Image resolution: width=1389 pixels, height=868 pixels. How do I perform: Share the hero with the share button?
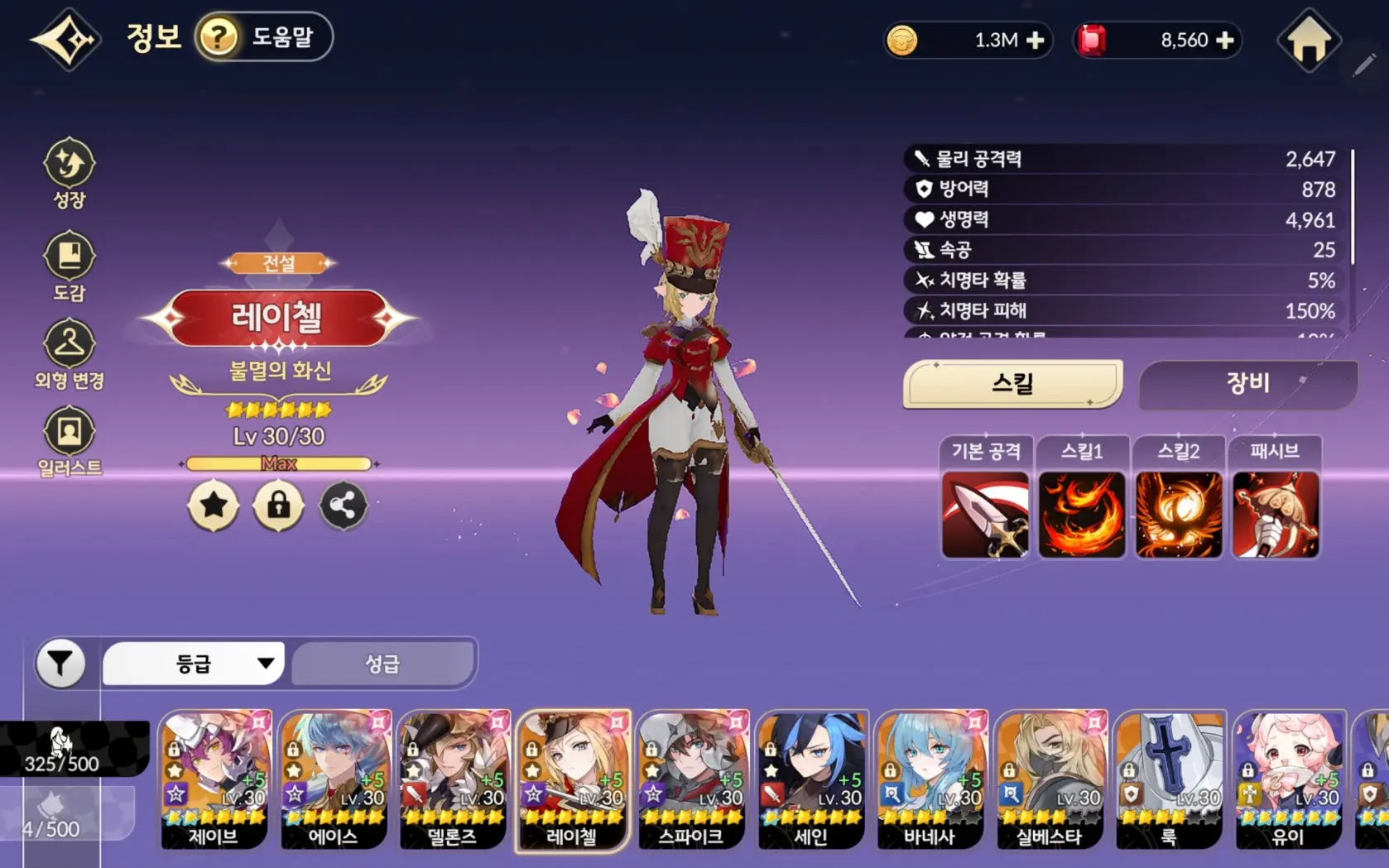pos(343,505)
